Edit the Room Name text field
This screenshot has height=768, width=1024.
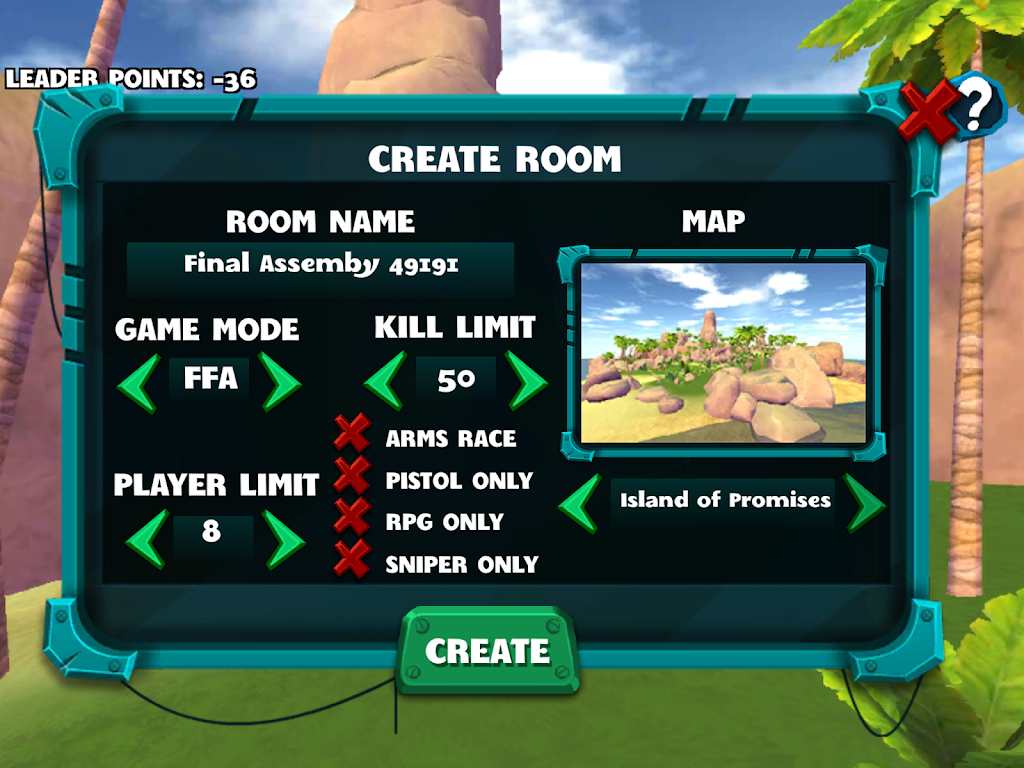click(x=321, y=265)
